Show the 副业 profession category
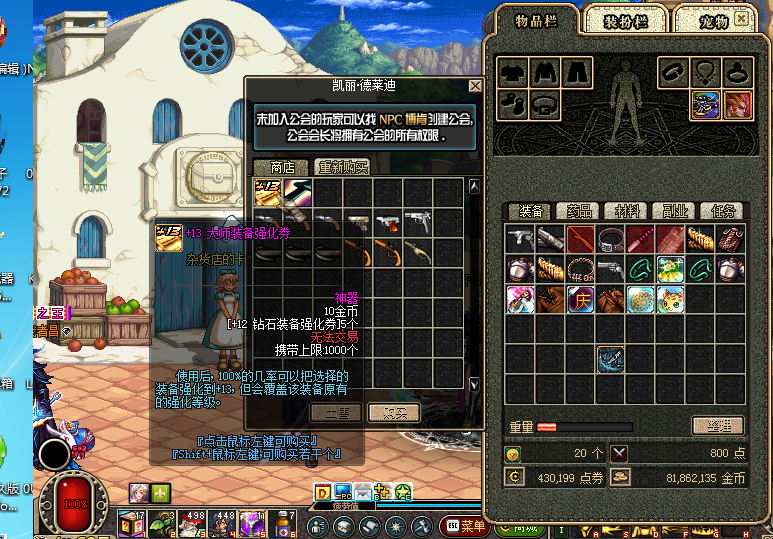Viewport: 773px width, 539px height. click(x=674, y=211)
